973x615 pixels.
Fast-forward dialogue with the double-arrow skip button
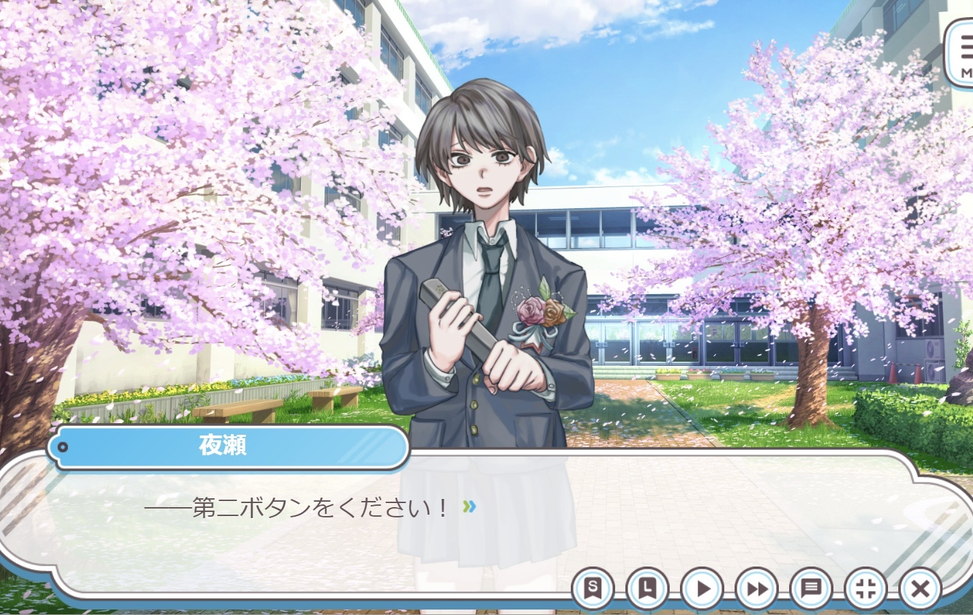click(x=756, y=588)
